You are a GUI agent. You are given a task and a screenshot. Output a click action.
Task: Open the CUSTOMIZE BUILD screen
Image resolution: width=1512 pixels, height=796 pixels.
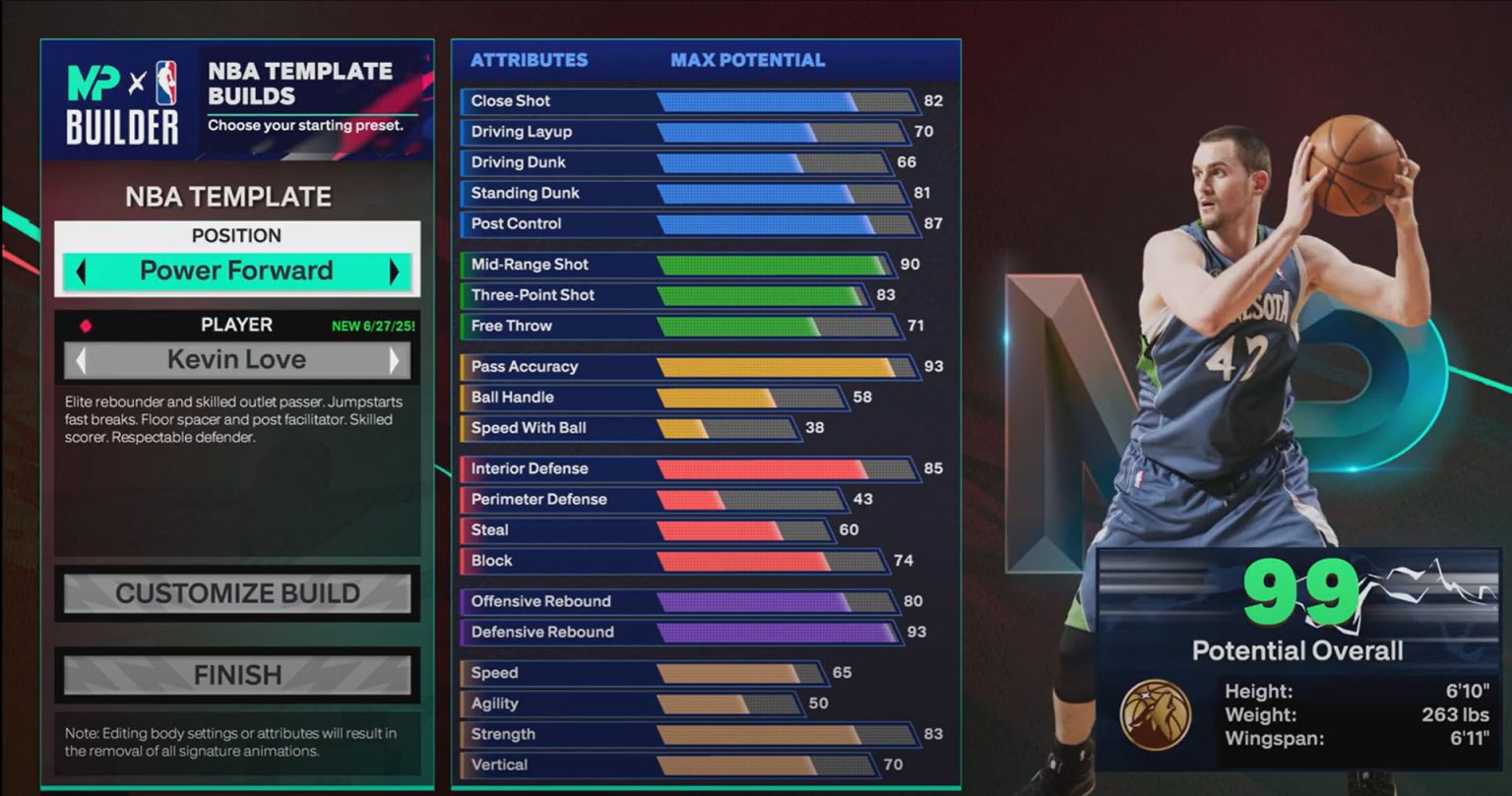[x=237, y=593]
